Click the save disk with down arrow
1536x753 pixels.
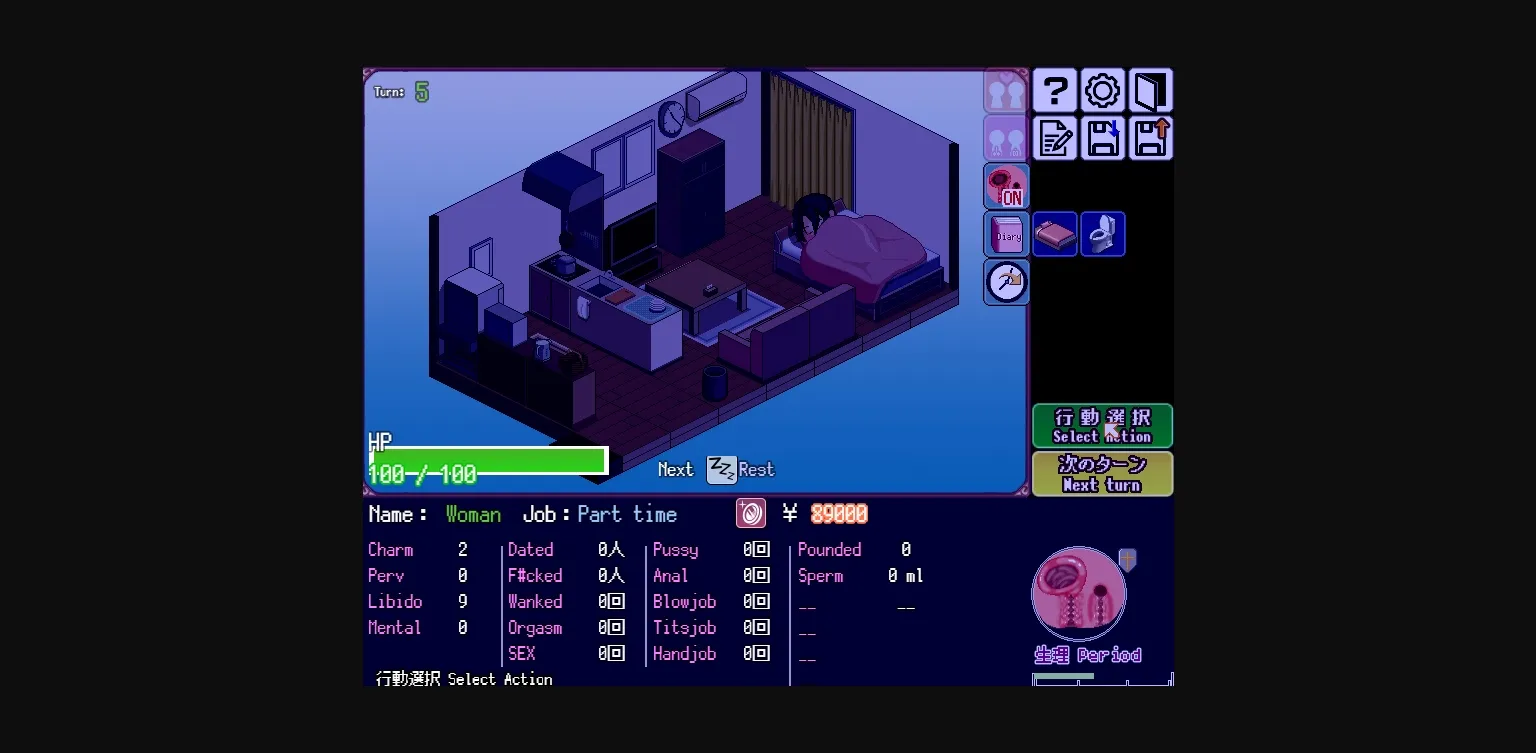point(1102,138)
